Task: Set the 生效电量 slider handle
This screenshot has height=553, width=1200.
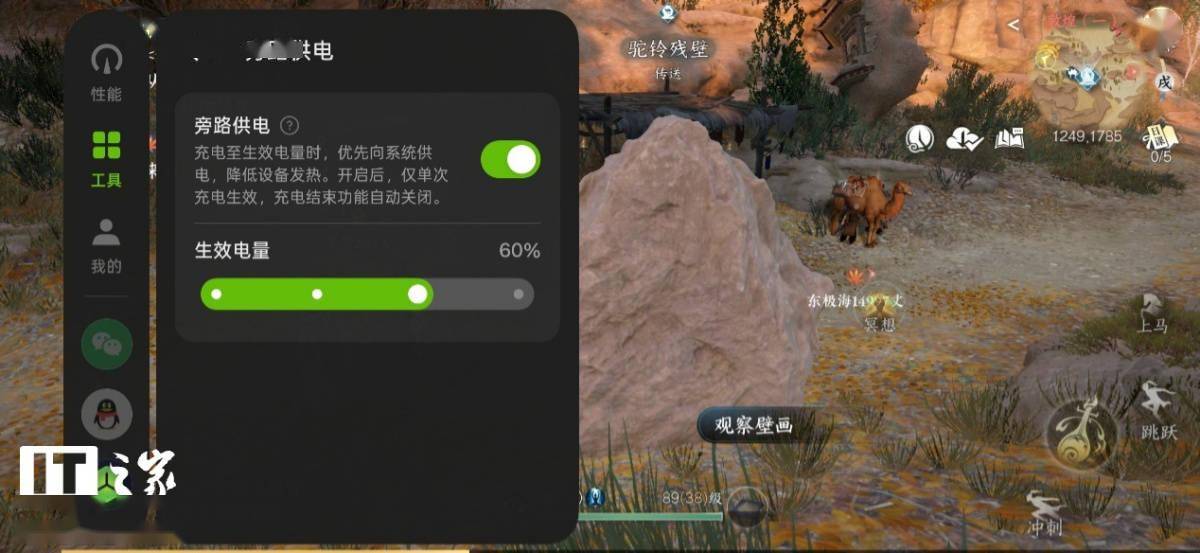Action: pos(418,294)
